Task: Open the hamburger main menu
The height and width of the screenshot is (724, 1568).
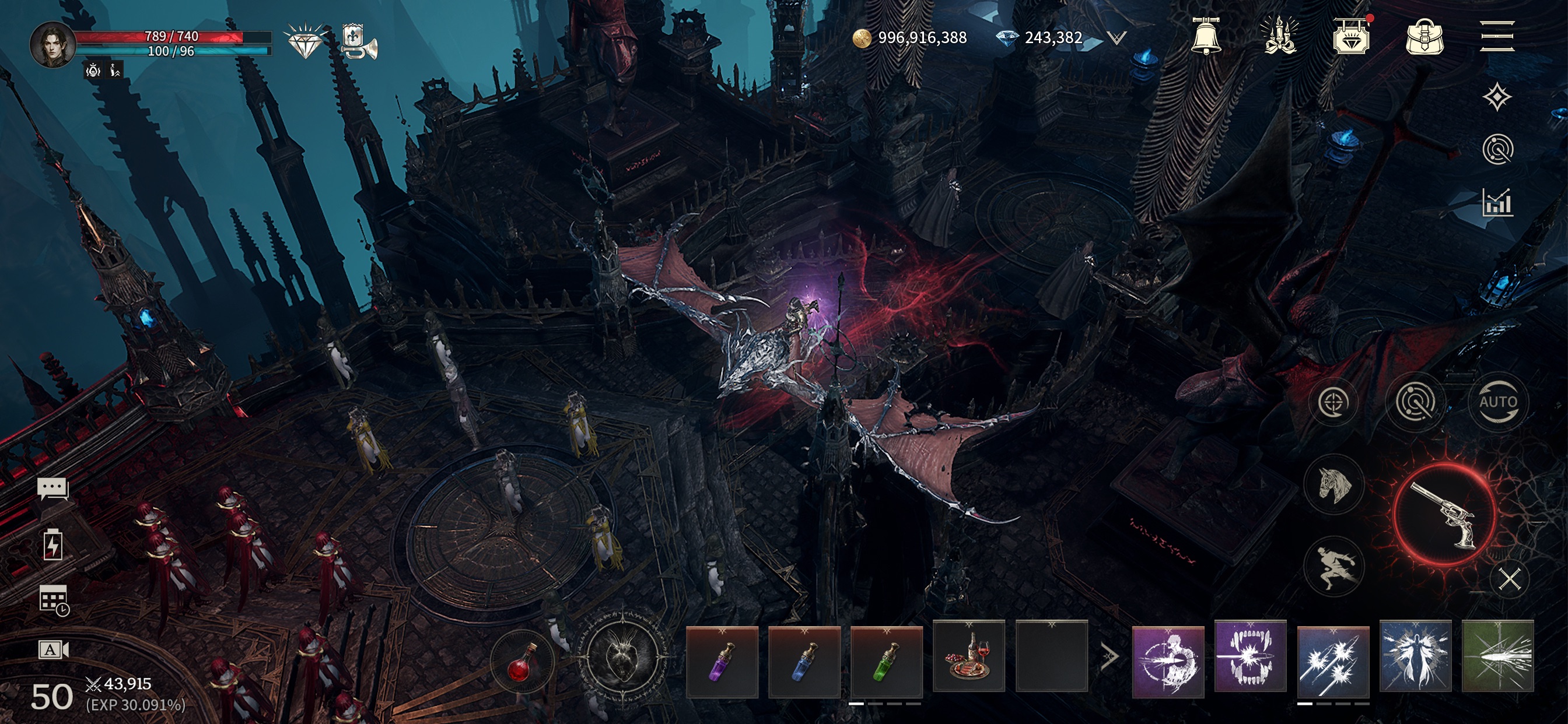Action: click(x=1497, y=37)
